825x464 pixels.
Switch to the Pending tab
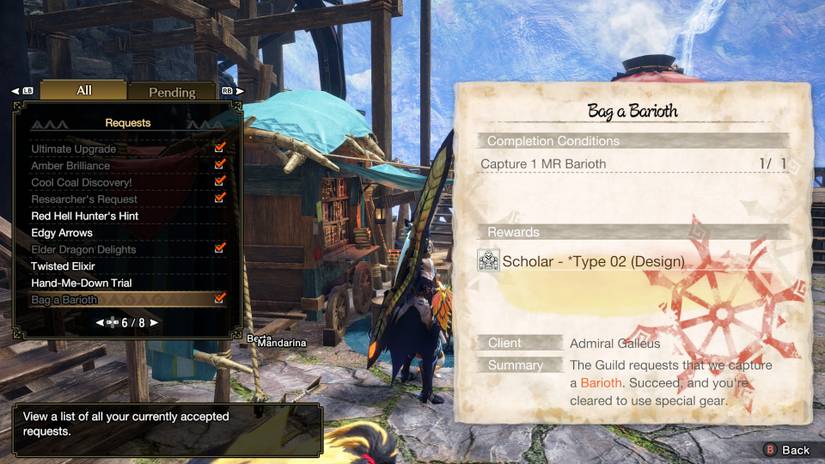coord(172,93)
